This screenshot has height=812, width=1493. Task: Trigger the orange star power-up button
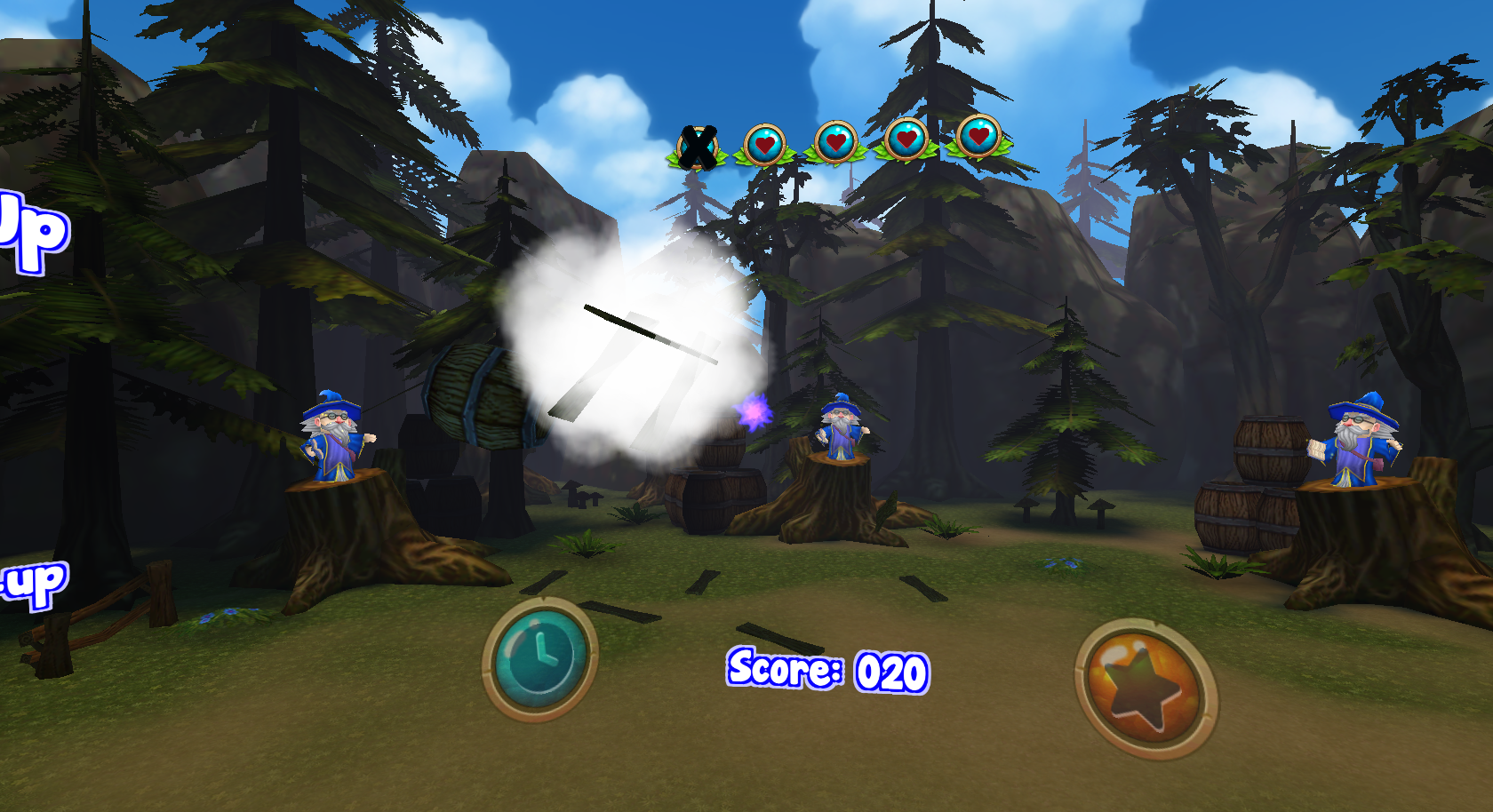[x=1145, y=689]
